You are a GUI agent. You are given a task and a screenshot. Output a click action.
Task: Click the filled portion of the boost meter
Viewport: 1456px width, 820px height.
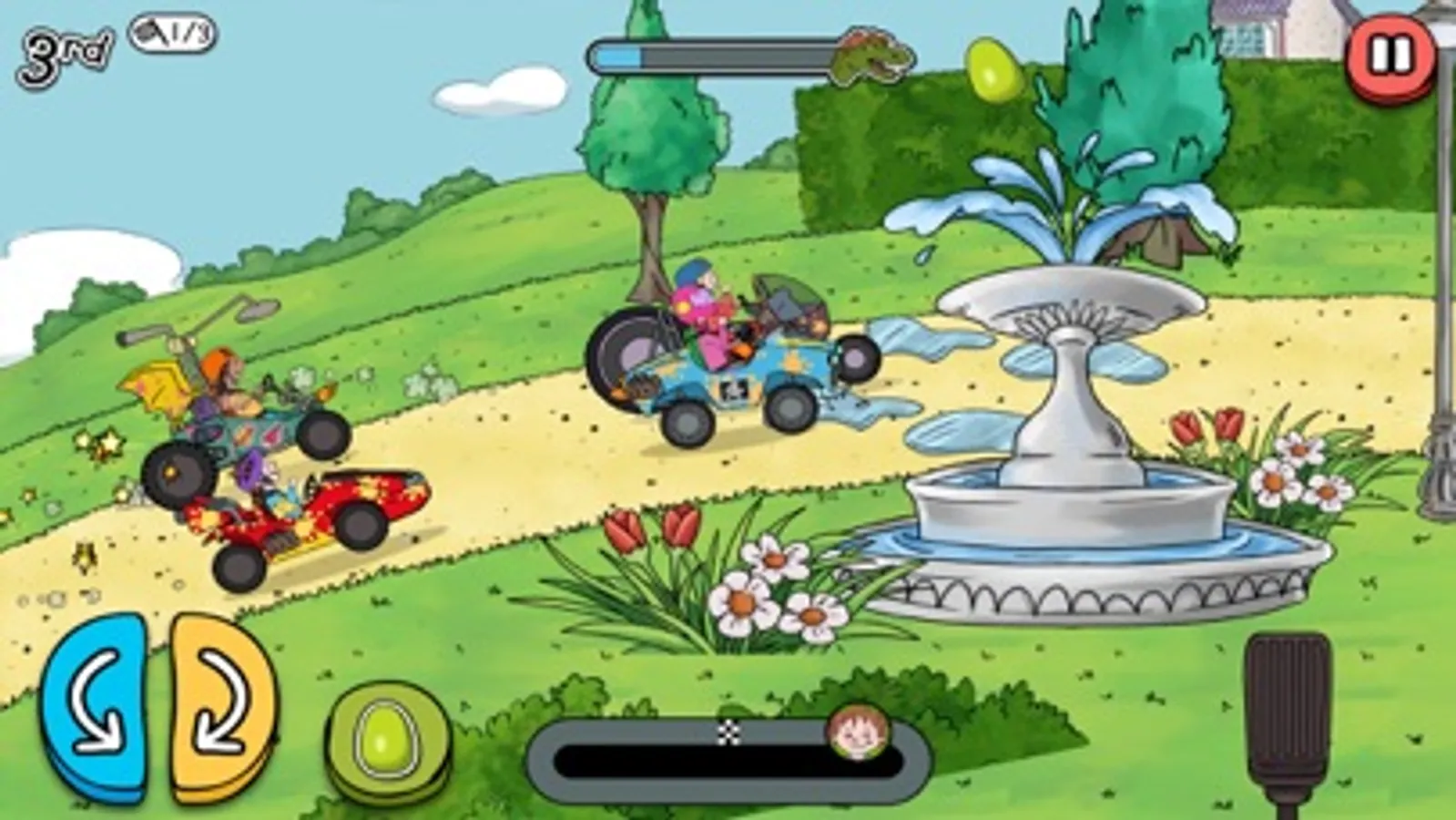(619, 57)
